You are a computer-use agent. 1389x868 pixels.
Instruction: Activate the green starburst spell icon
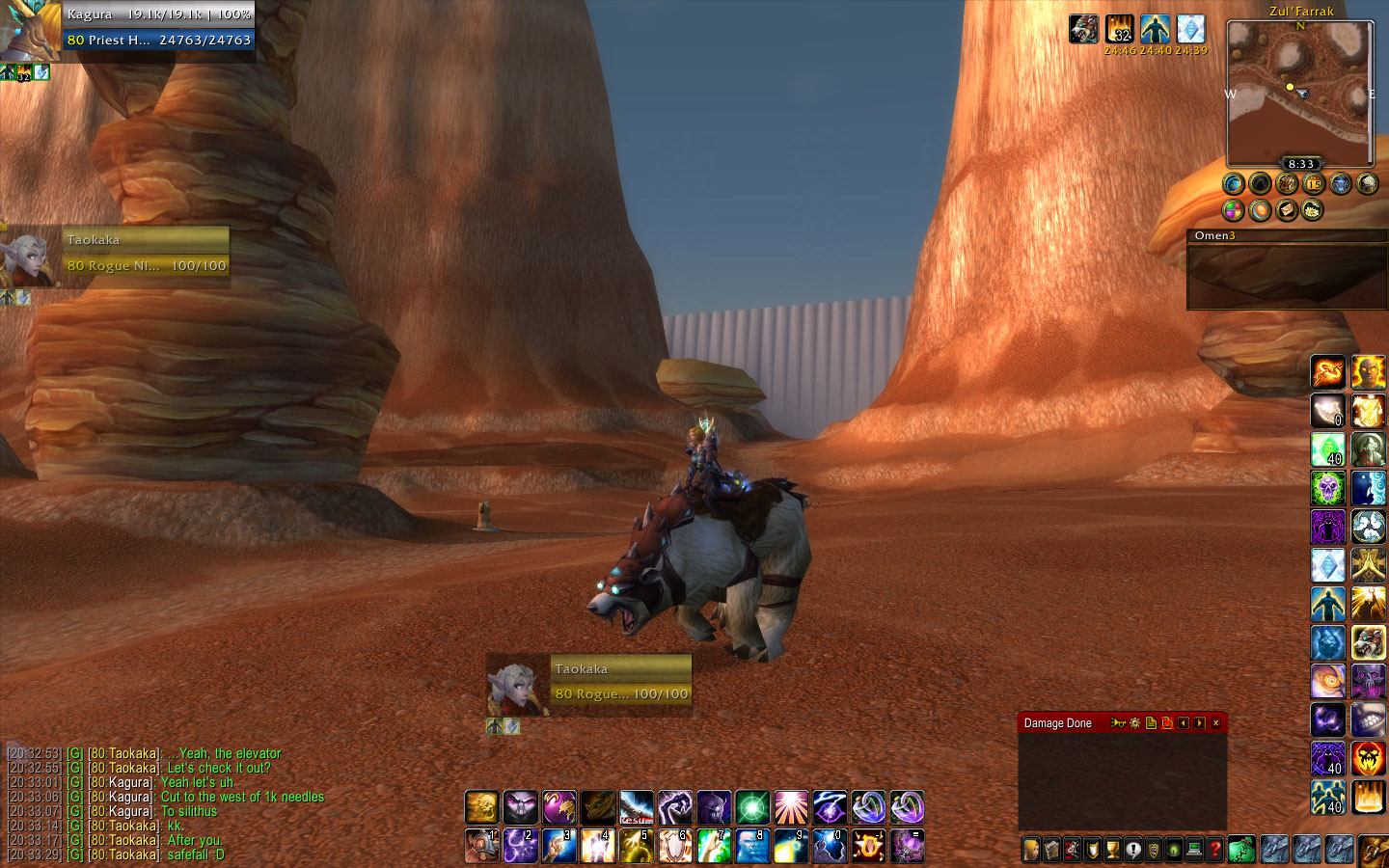click(752, 807)
